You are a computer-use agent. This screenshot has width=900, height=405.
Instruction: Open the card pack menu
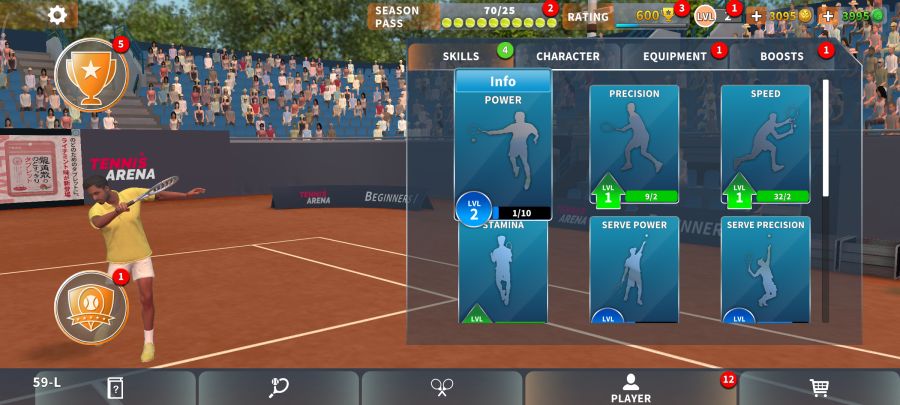point(116,388)
